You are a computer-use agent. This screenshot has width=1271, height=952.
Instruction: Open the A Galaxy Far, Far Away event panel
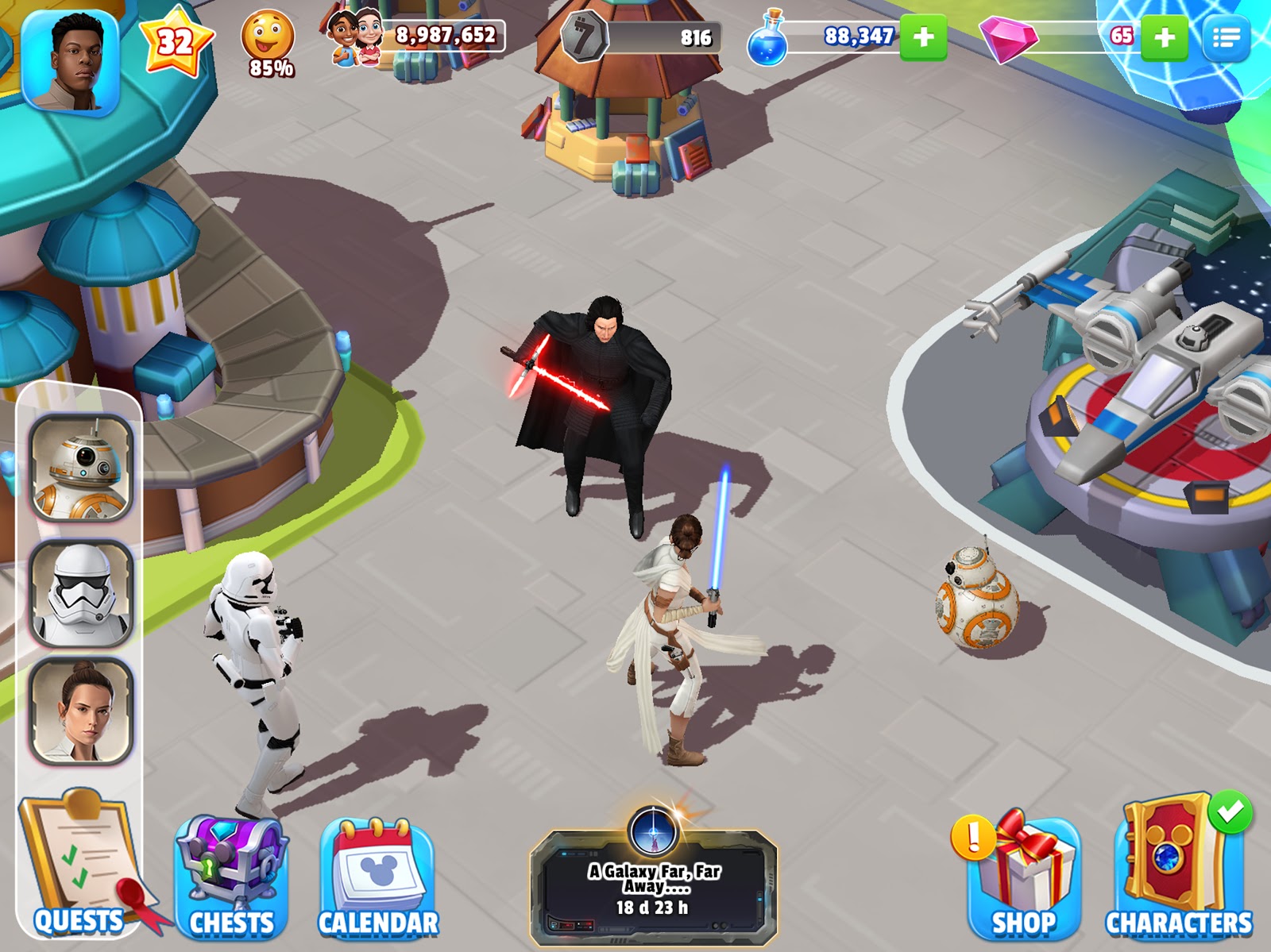[x=653, y=885]
